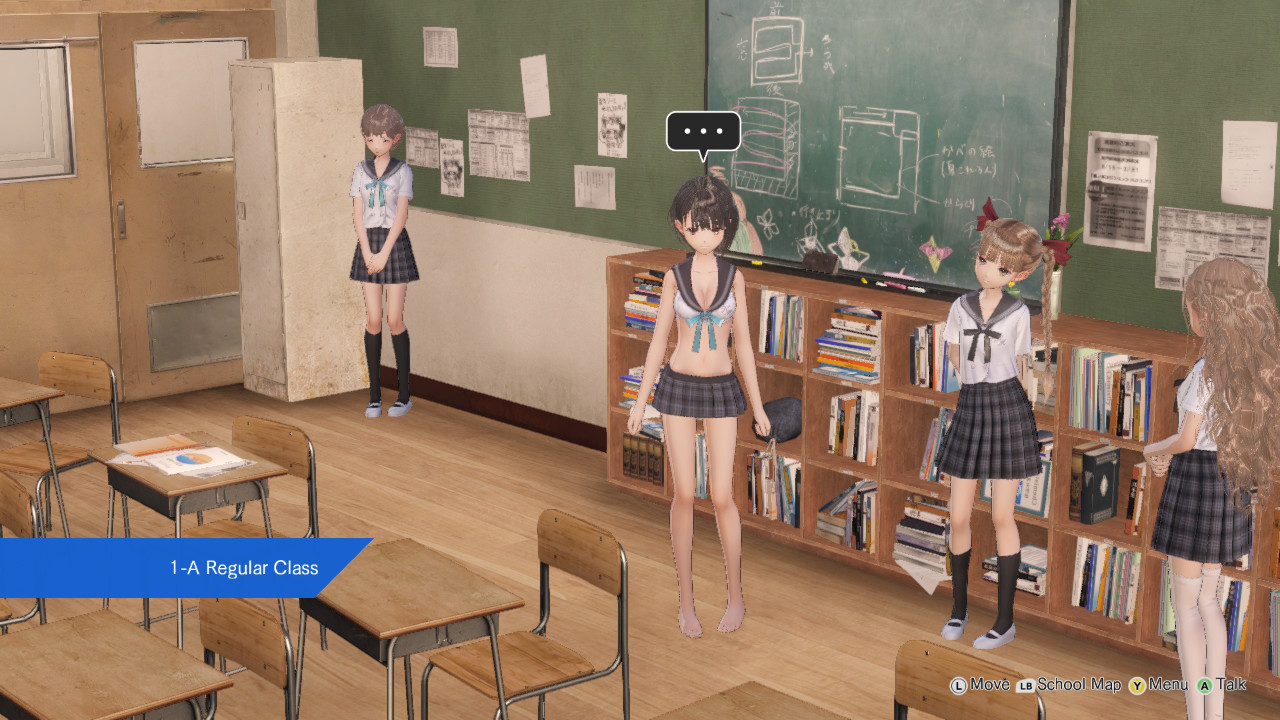The width and height of the screenshot is (1280, 720).
Task: Open the Menu using its label text
Action: [1167, 685]
